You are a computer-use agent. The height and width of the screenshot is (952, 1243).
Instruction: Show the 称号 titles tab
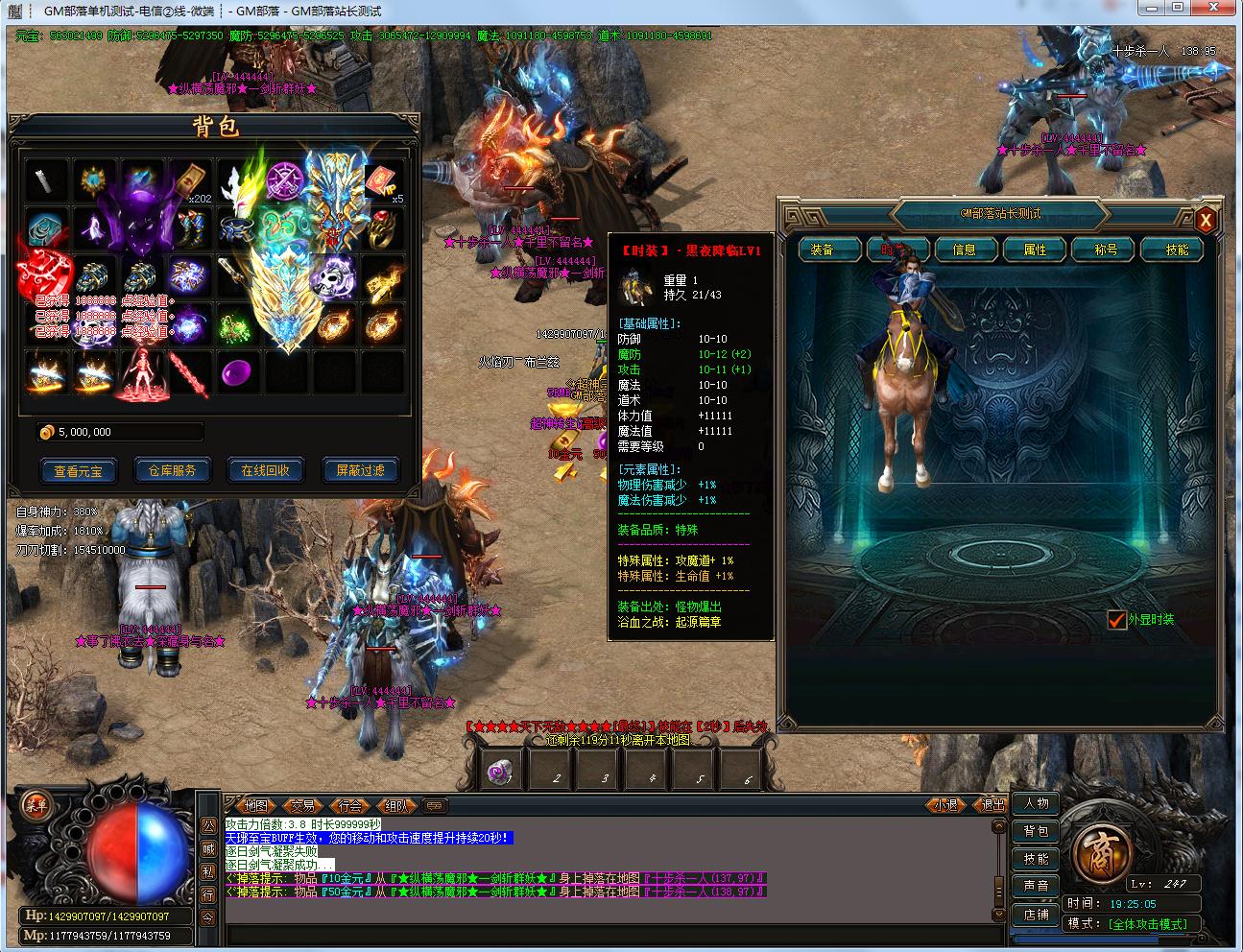pos(1106,250)
